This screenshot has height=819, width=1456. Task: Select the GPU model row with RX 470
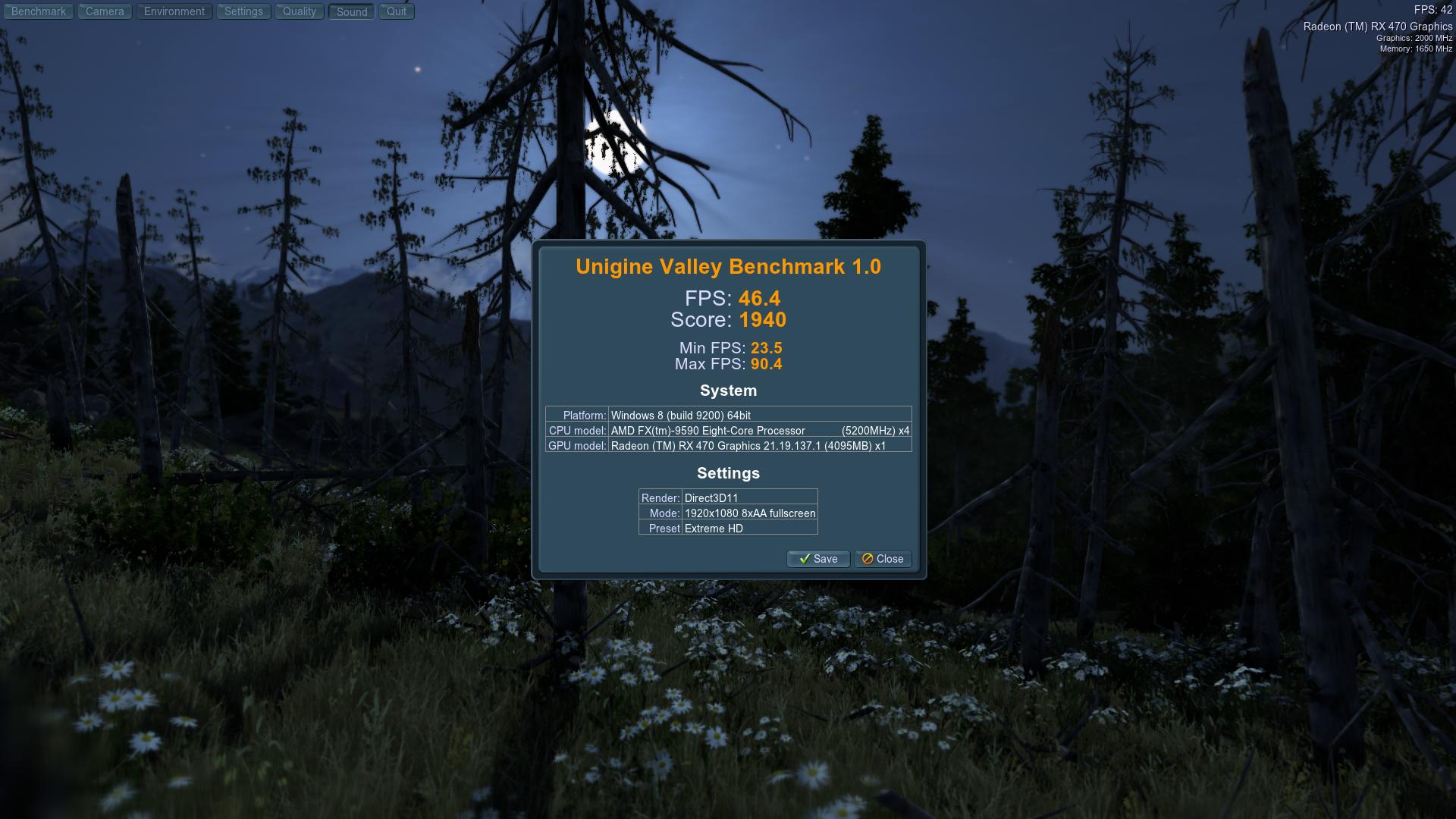pyautogui.click(x=726, y=446)
